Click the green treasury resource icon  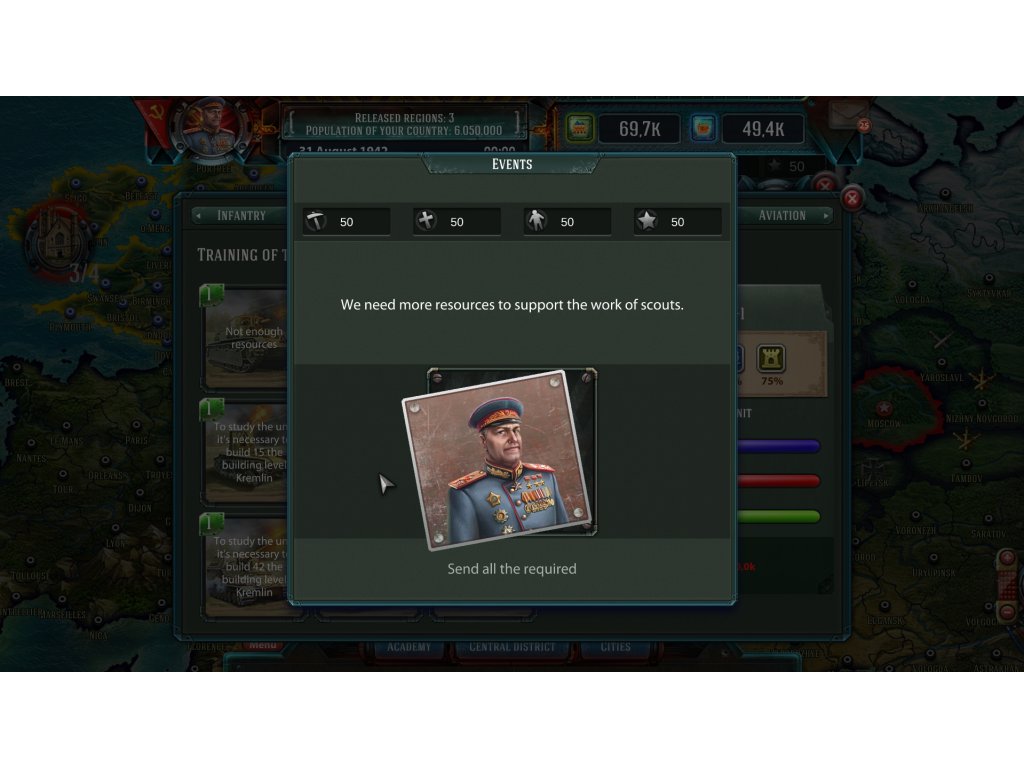click(x=581, y=128)
